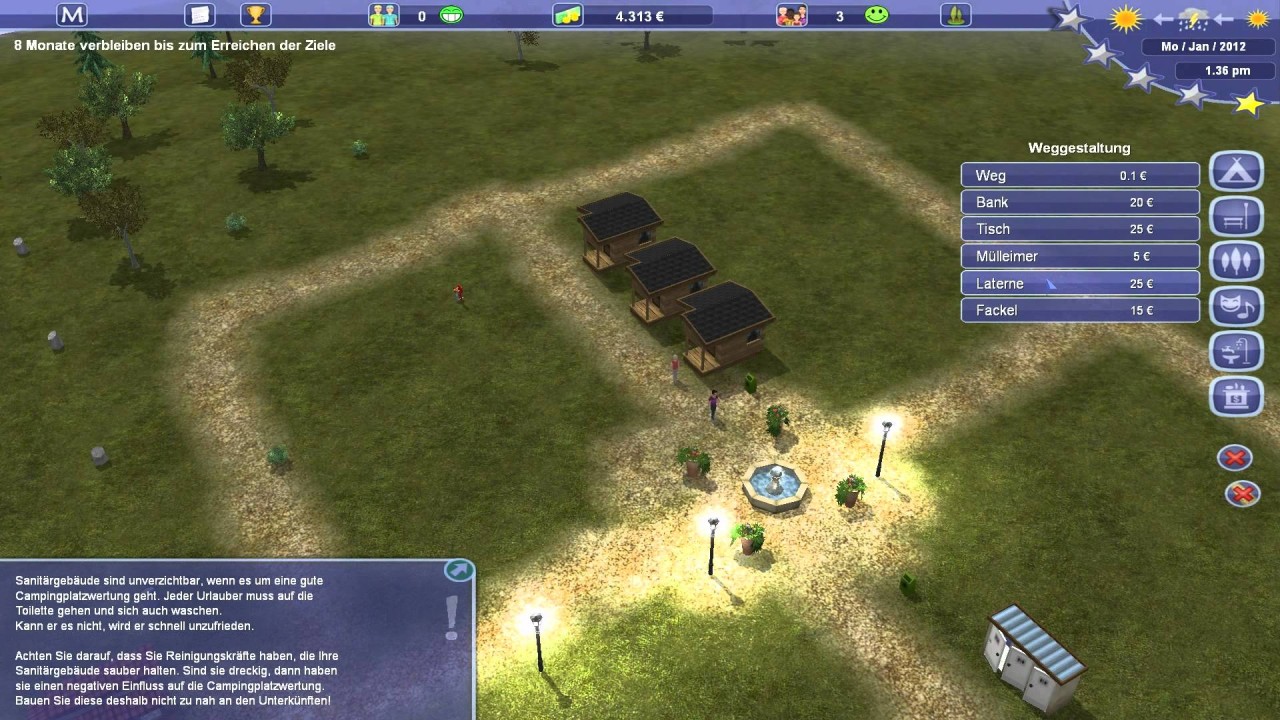Click the family visitors icon
The width and height of the screenshot is (1280, 720).
[791, 15]
